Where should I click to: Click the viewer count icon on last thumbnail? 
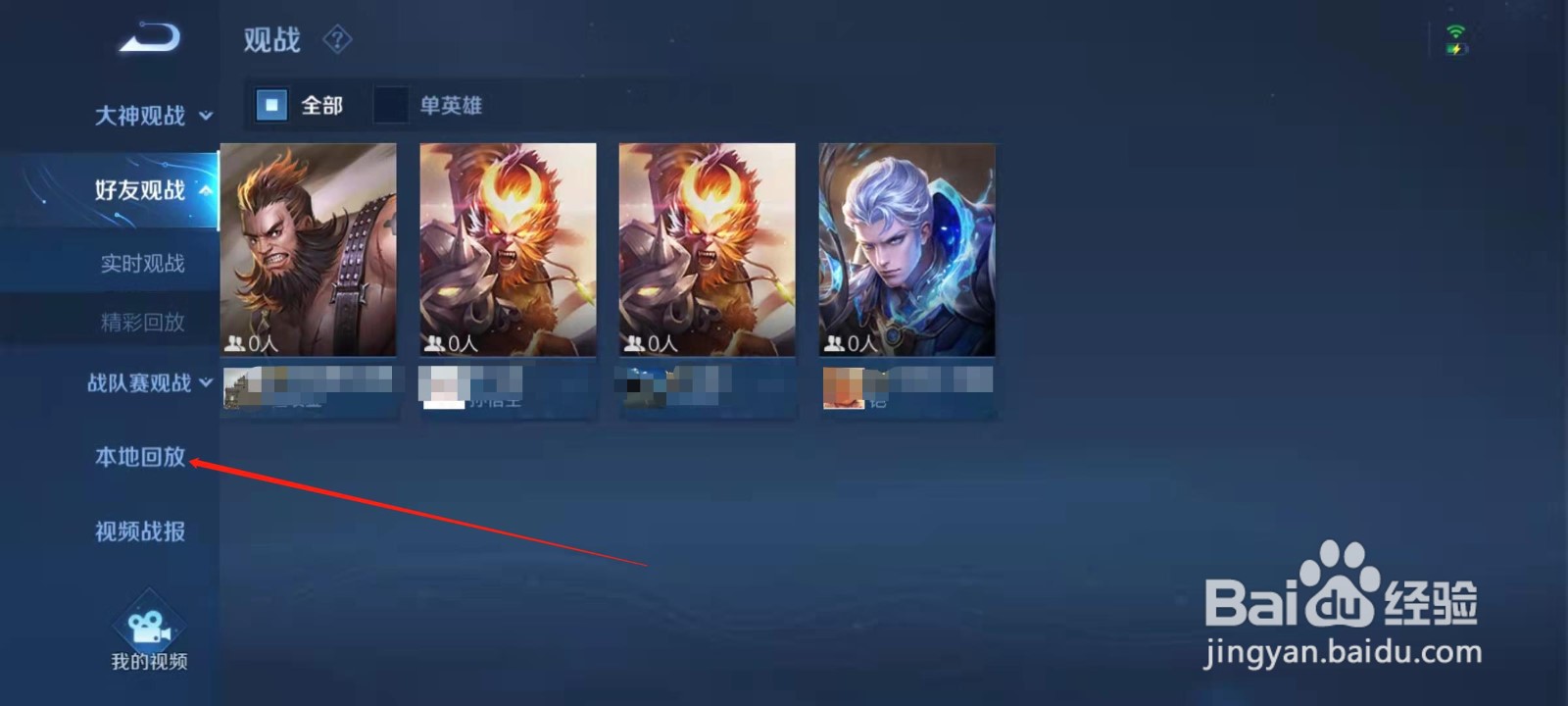835,341
